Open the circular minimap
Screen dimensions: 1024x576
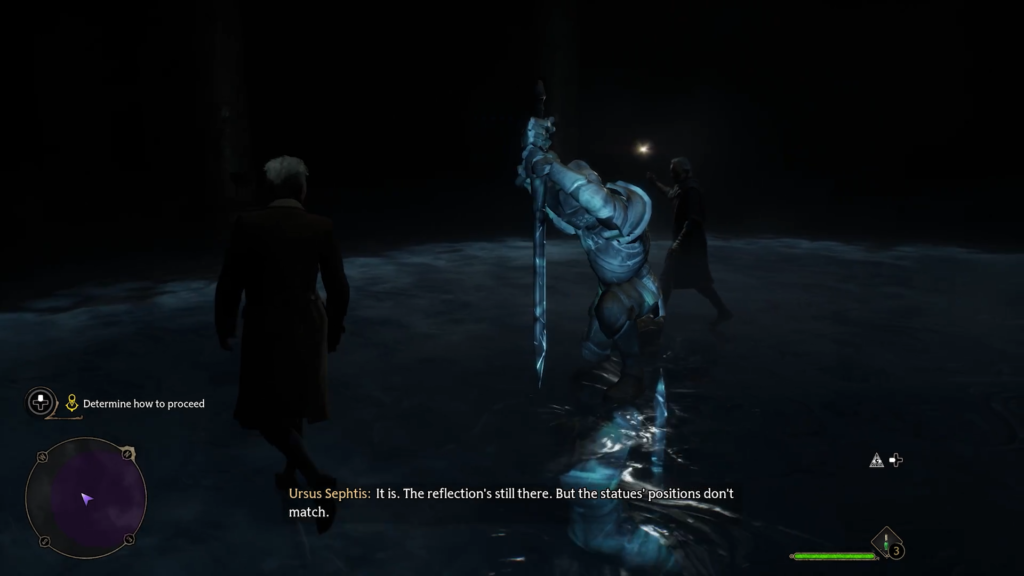coord(86,497)
